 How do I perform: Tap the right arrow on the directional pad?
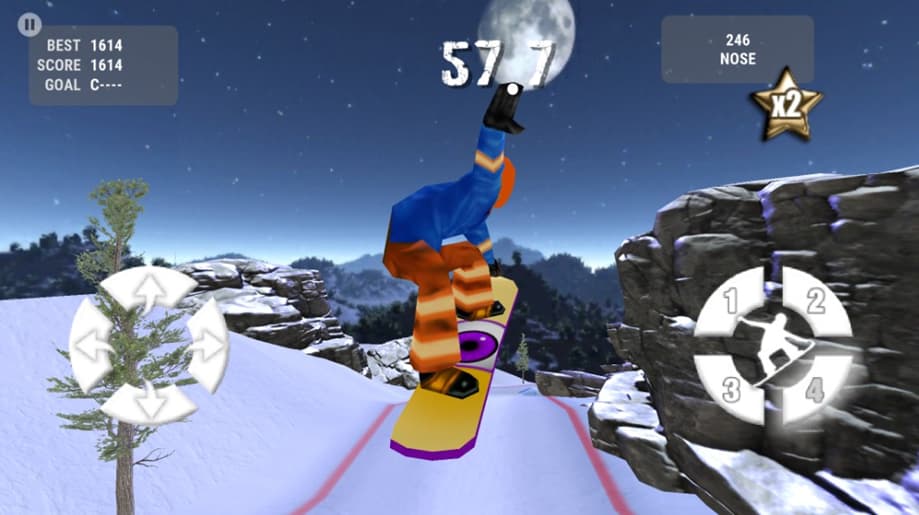point(206,345)
